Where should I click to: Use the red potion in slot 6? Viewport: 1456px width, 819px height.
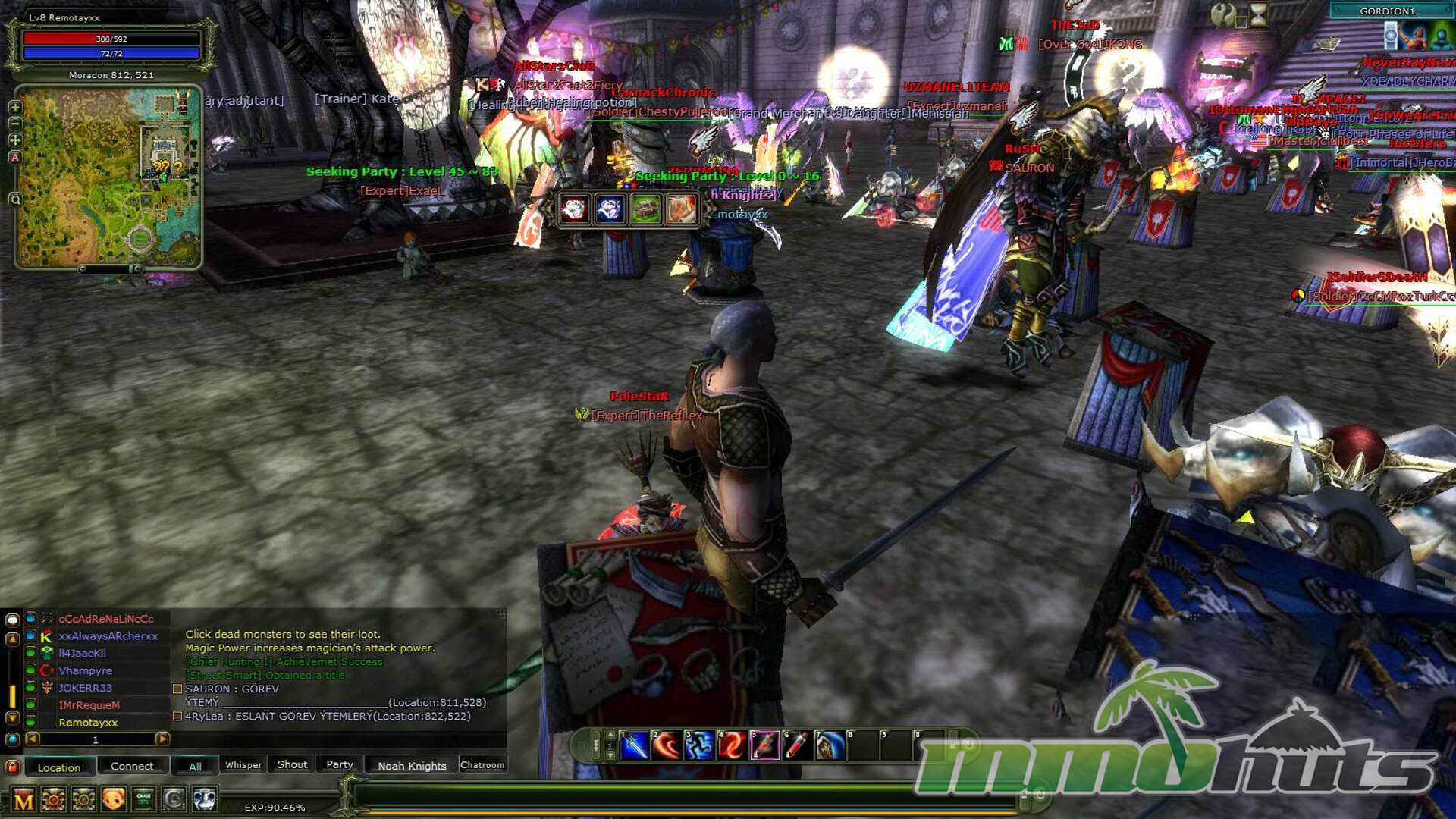[x=796, y=746]
